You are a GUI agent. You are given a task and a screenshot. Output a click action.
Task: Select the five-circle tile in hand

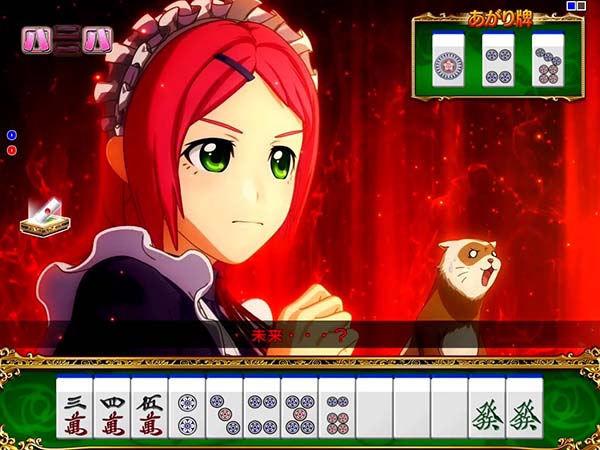(x=299, y=409)
